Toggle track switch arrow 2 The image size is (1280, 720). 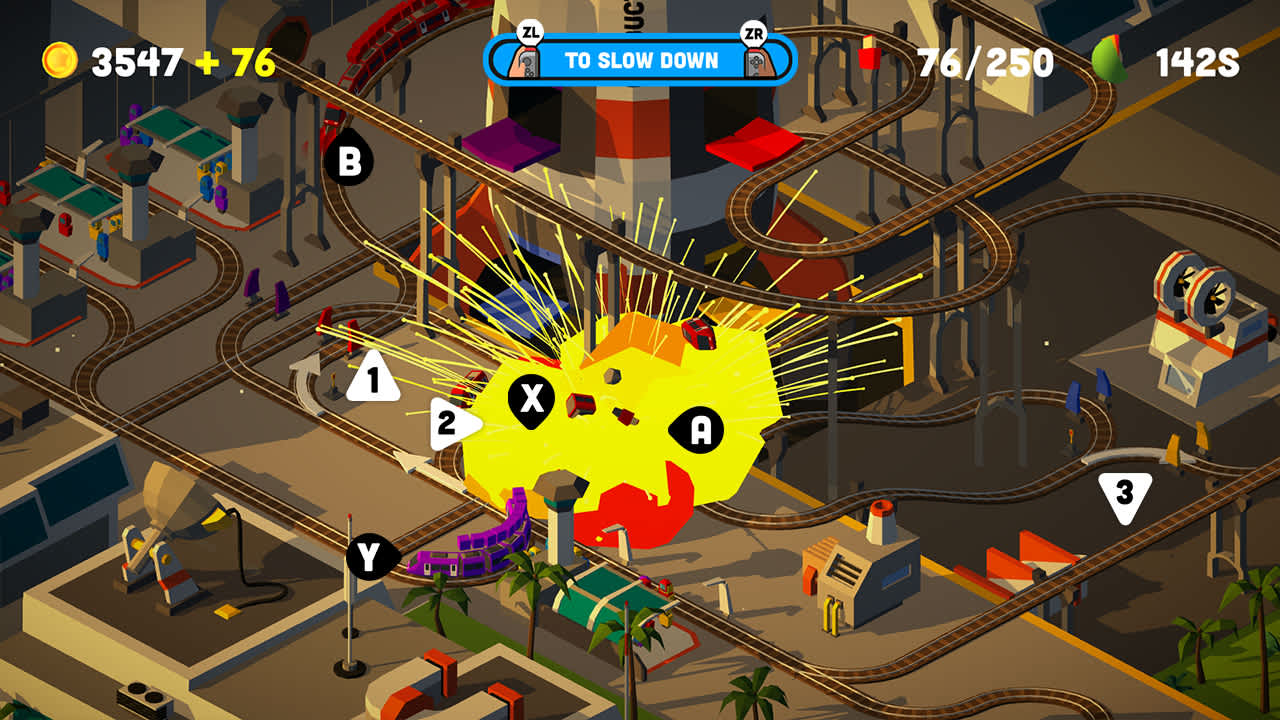447,424
